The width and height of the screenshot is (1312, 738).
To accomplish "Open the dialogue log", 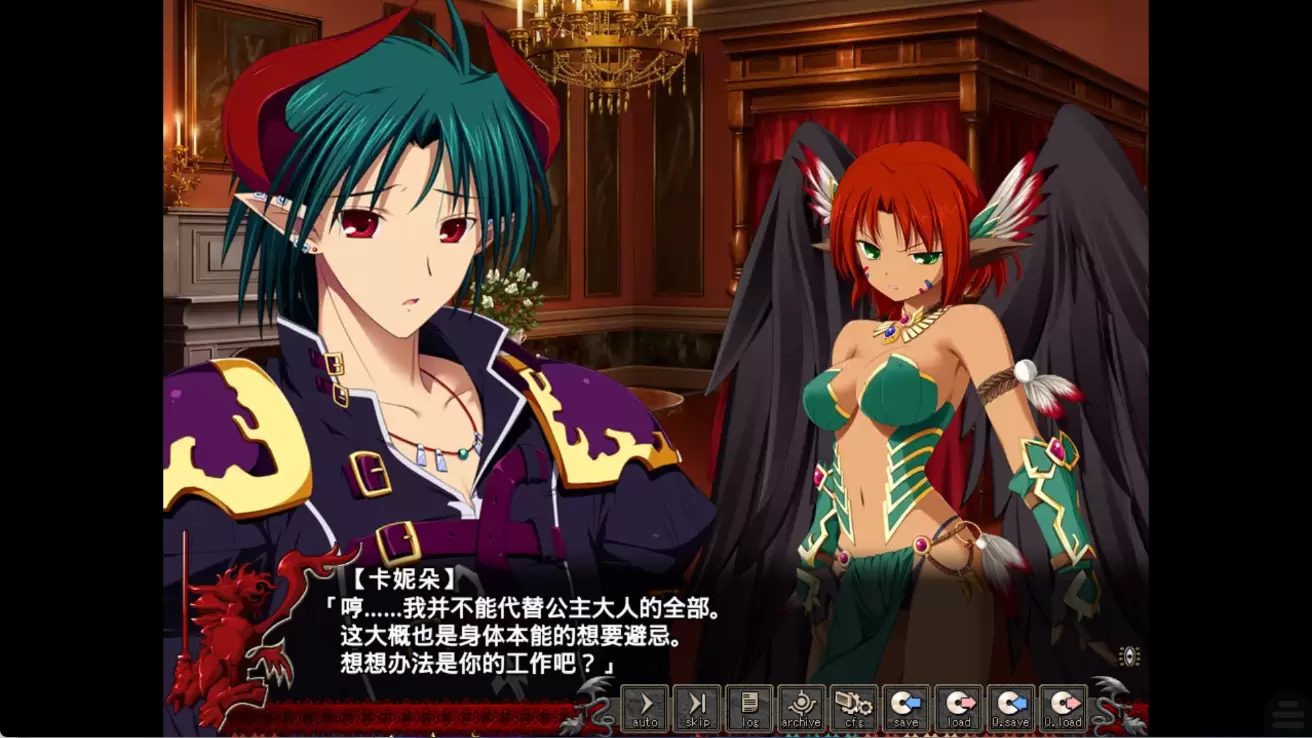I will [749, 708].
